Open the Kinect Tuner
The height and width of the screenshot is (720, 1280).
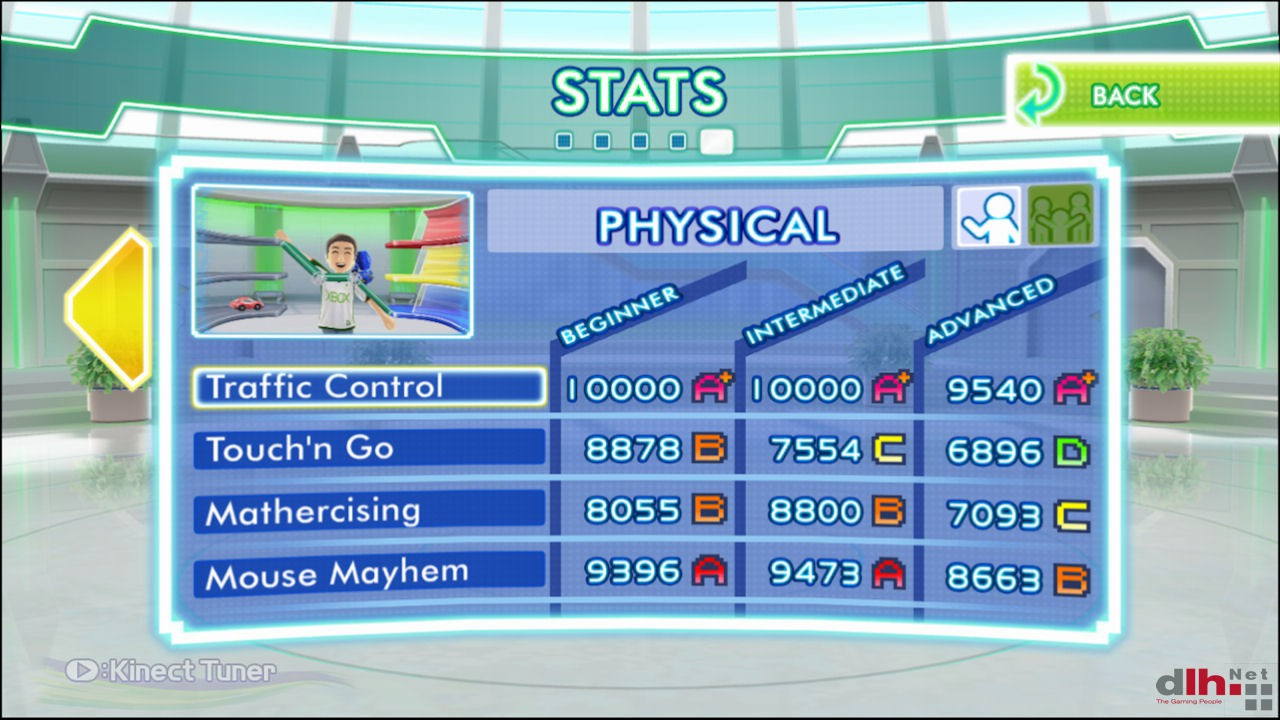point(171,670)
